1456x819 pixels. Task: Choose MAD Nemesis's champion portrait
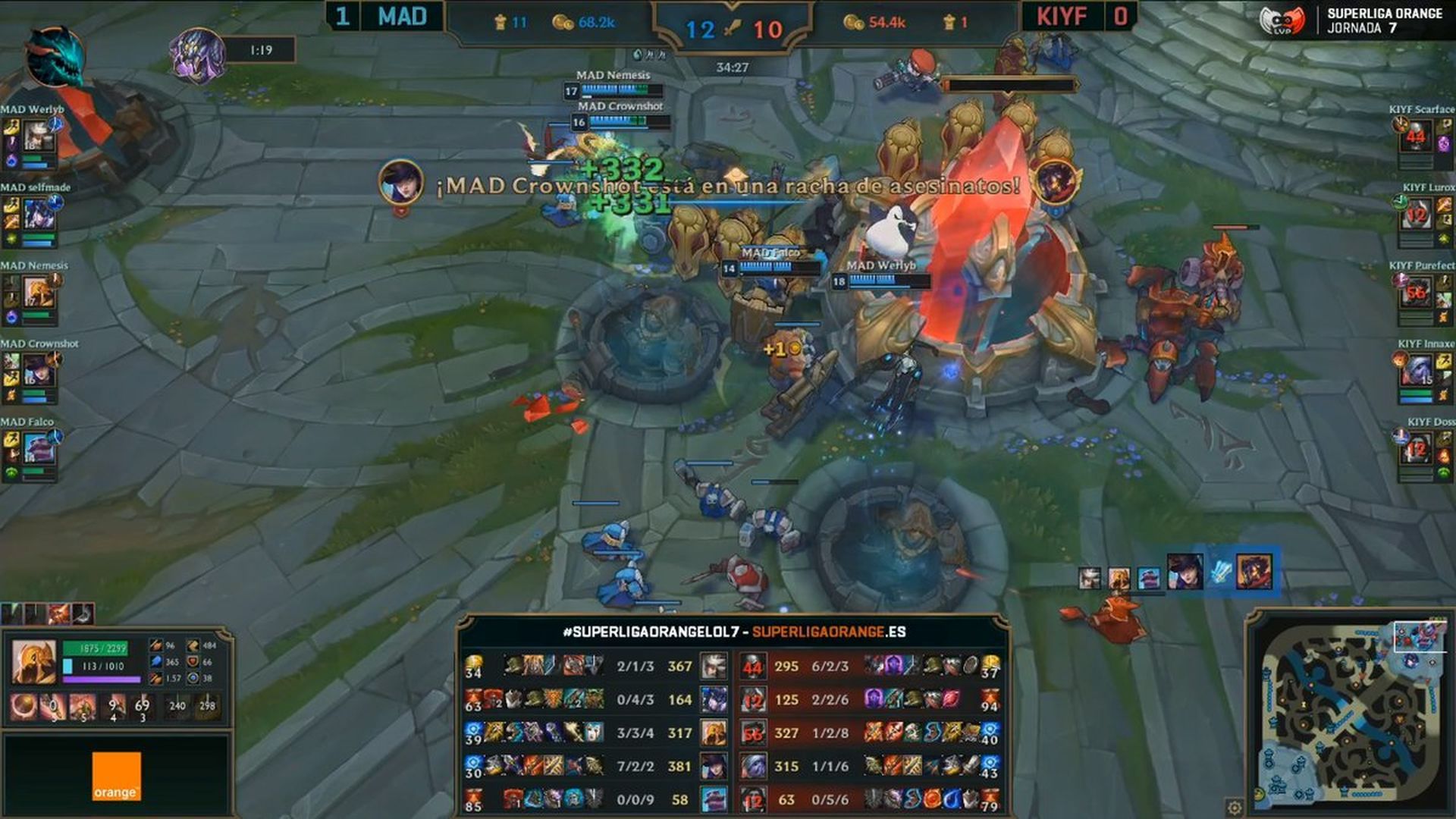click(x=38, y=293)
